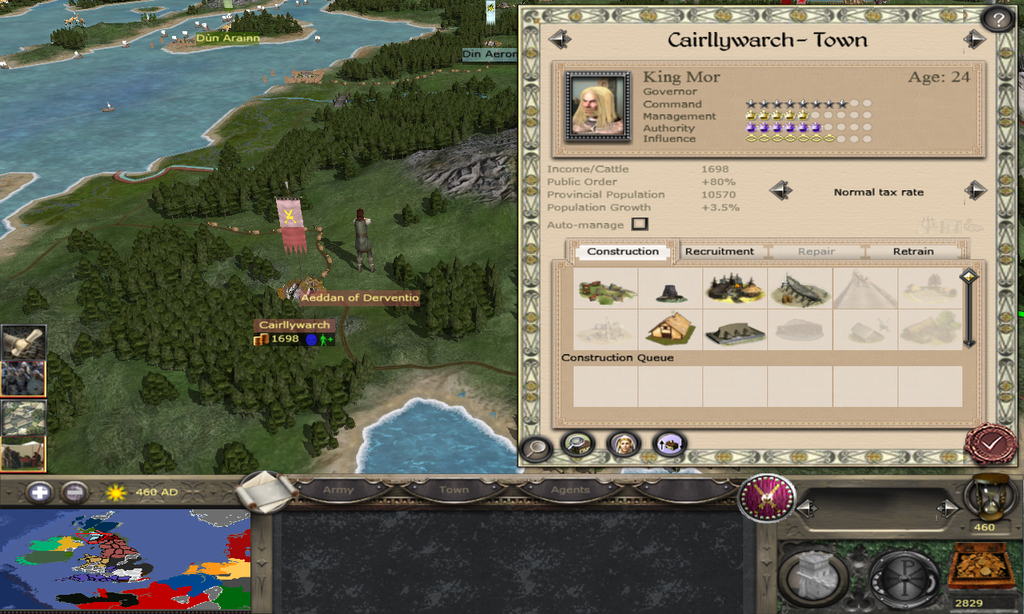
Task: Lower tax rate with left arrow
Action: [x=781, y=191]
